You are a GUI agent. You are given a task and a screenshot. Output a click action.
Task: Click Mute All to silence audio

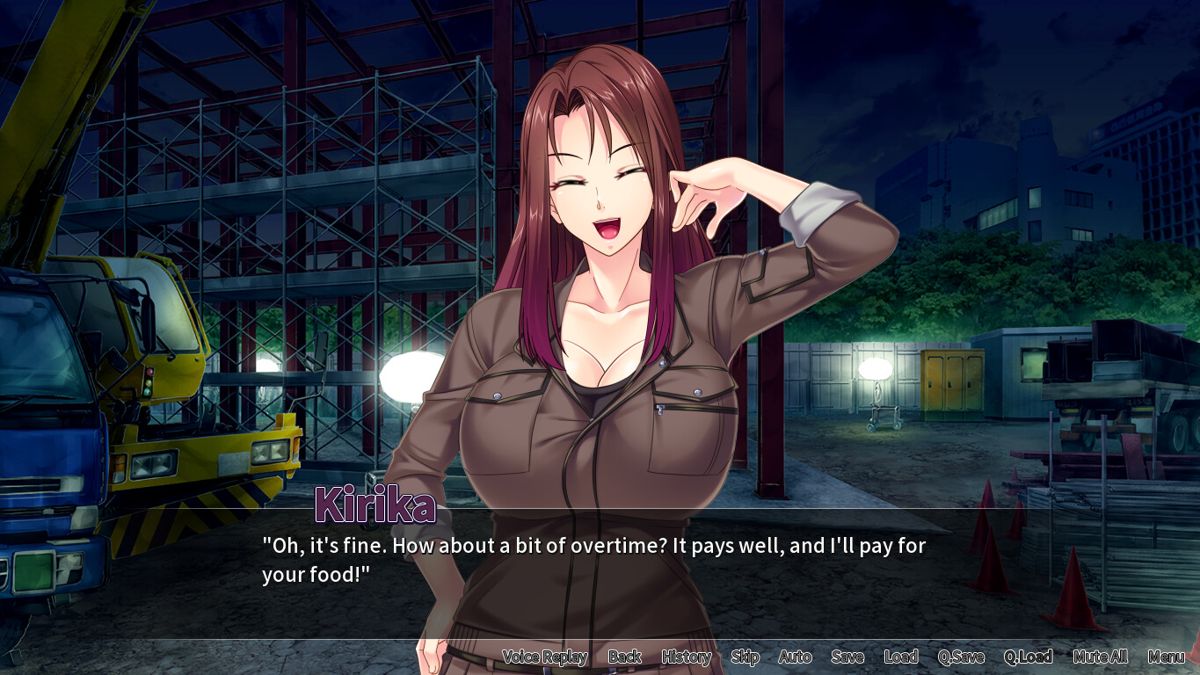click(1100, 657)
